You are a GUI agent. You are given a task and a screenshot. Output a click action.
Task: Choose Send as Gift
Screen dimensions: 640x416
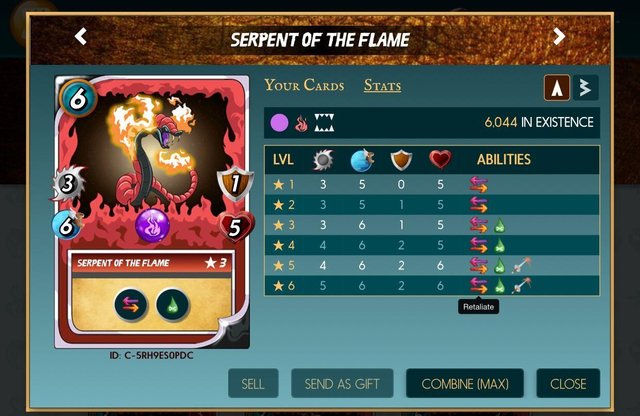coord(342,384)
